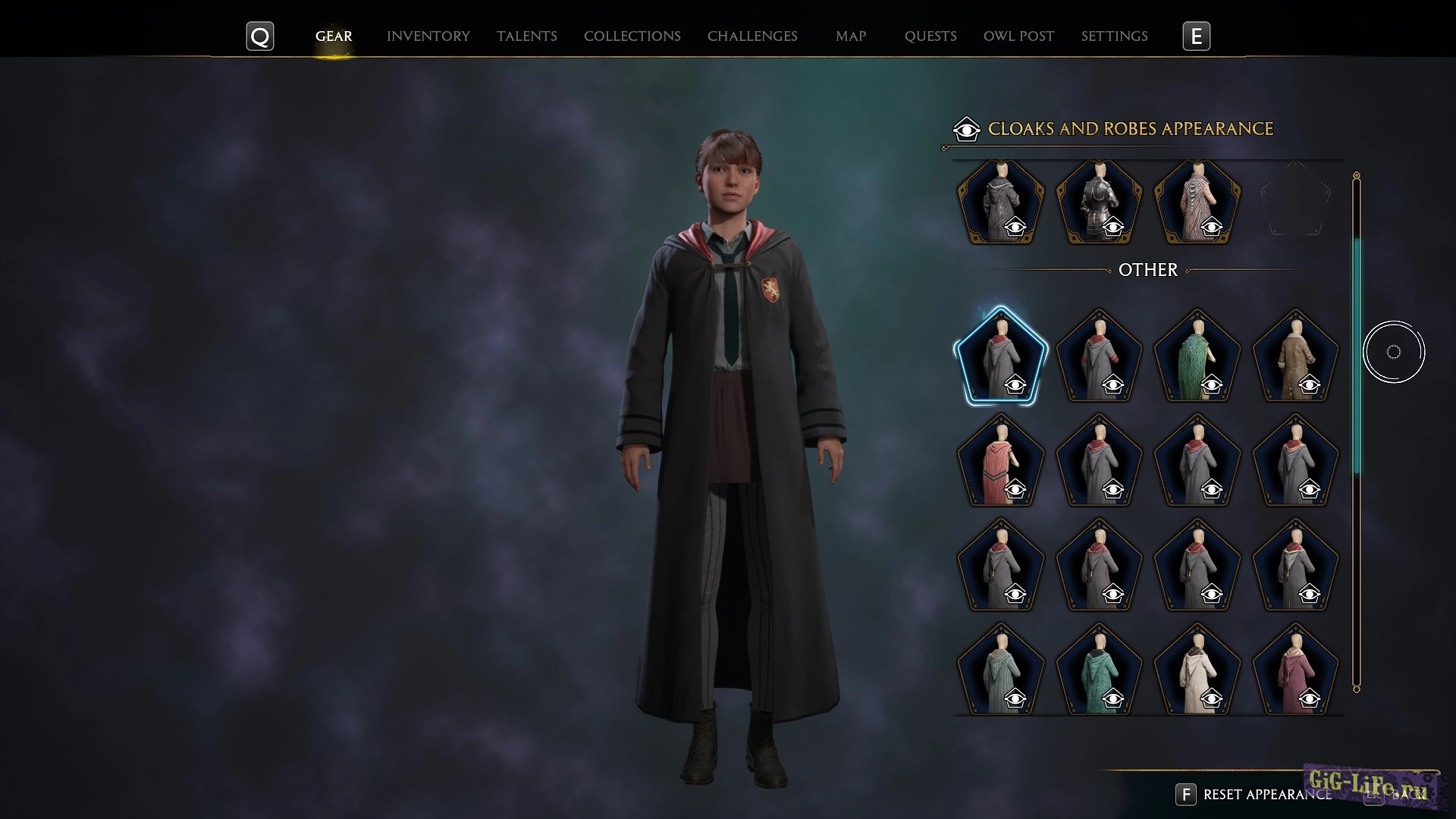
Task: Go to the Collections tab
Action: tap(632, 36)
